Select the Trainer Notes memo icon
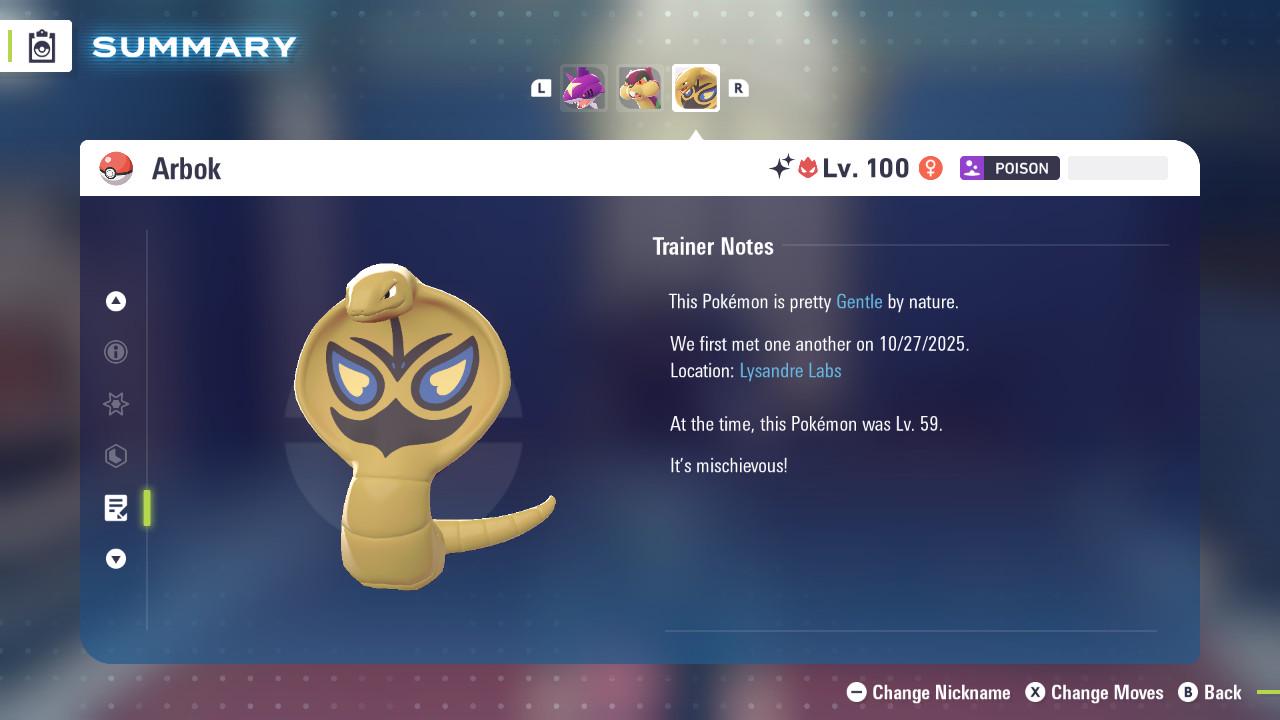Screen dimensions: 1280x720 (116, 508)
